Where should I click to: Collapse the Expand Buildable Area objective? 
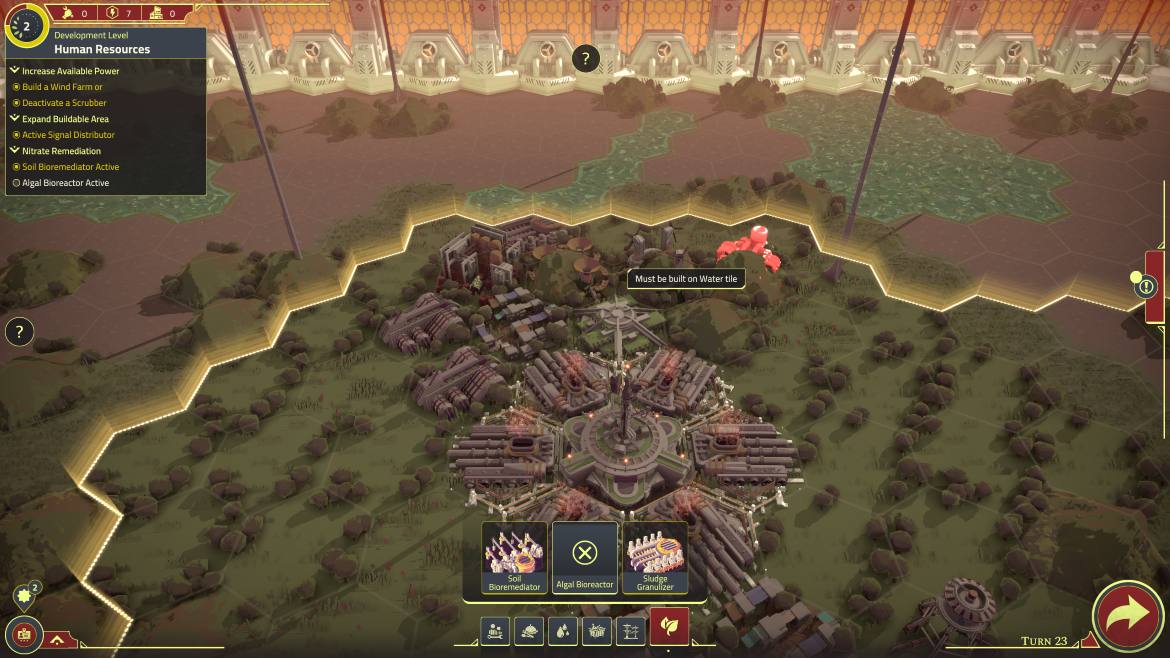pos(15,119)
